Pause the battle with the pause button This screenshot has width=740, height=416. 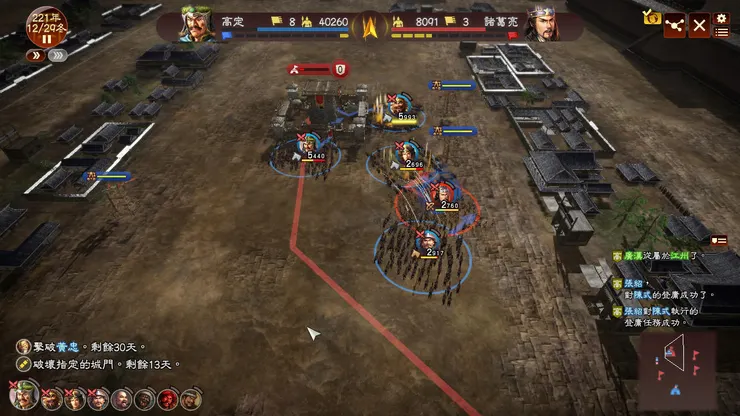tap(46, 40)
